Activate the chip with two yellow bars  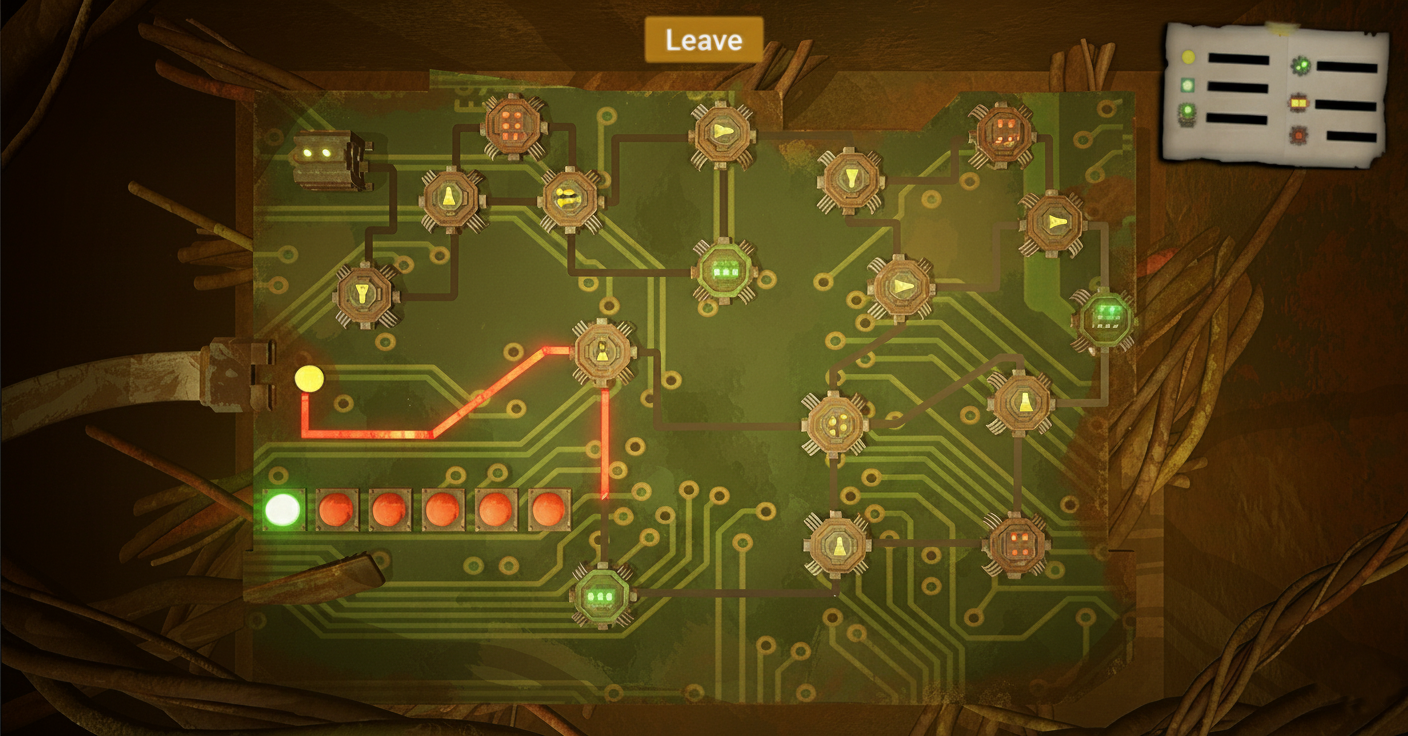click(570, 198)
